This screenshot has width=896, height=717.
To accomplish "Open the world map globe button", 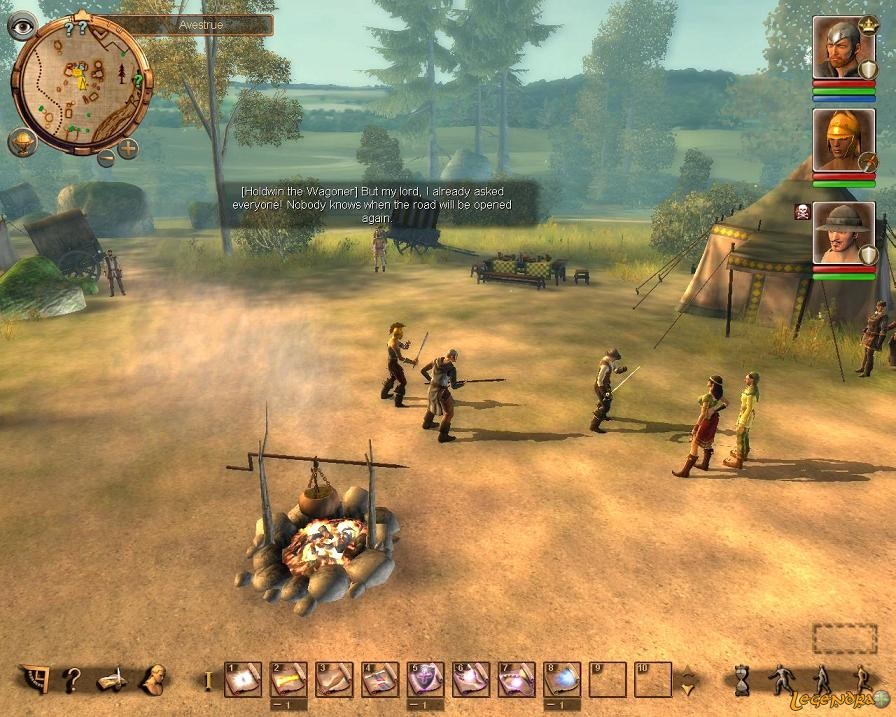I will click(22, 142).
